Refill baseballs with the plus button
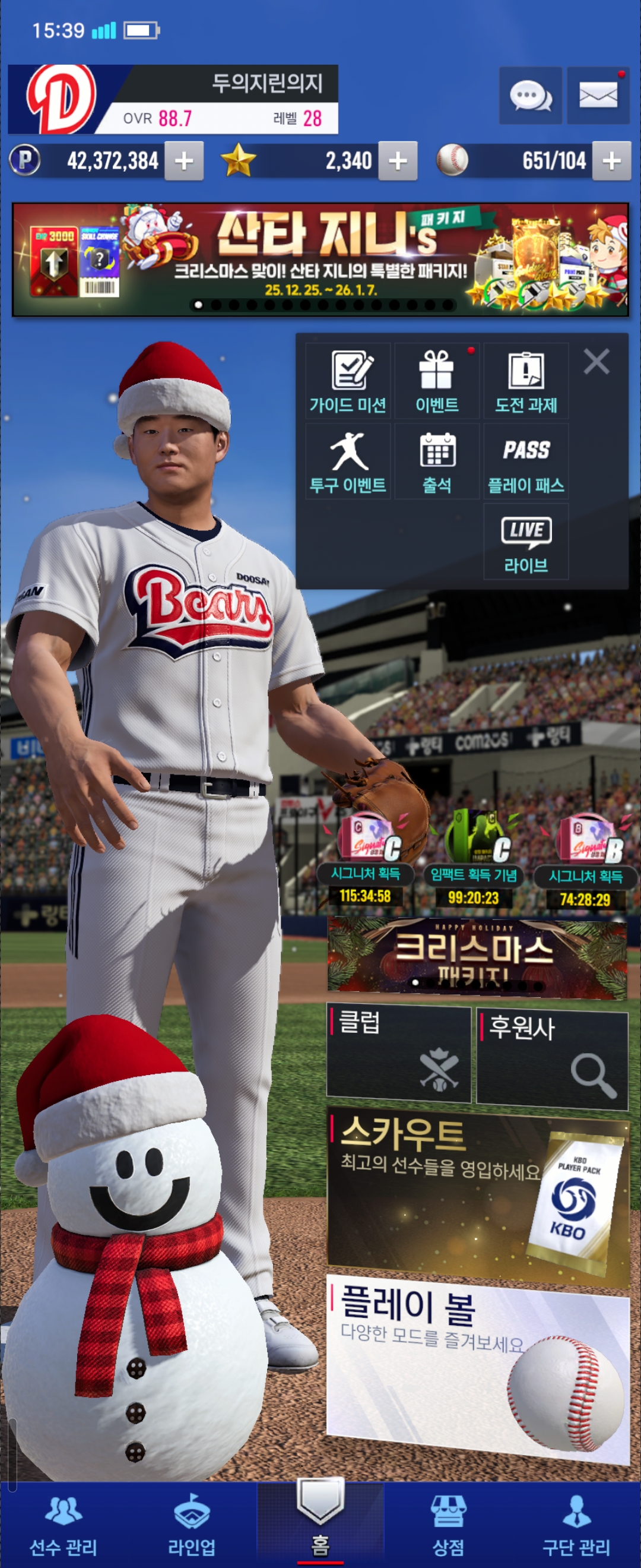641x1568 pixels. 611,162
